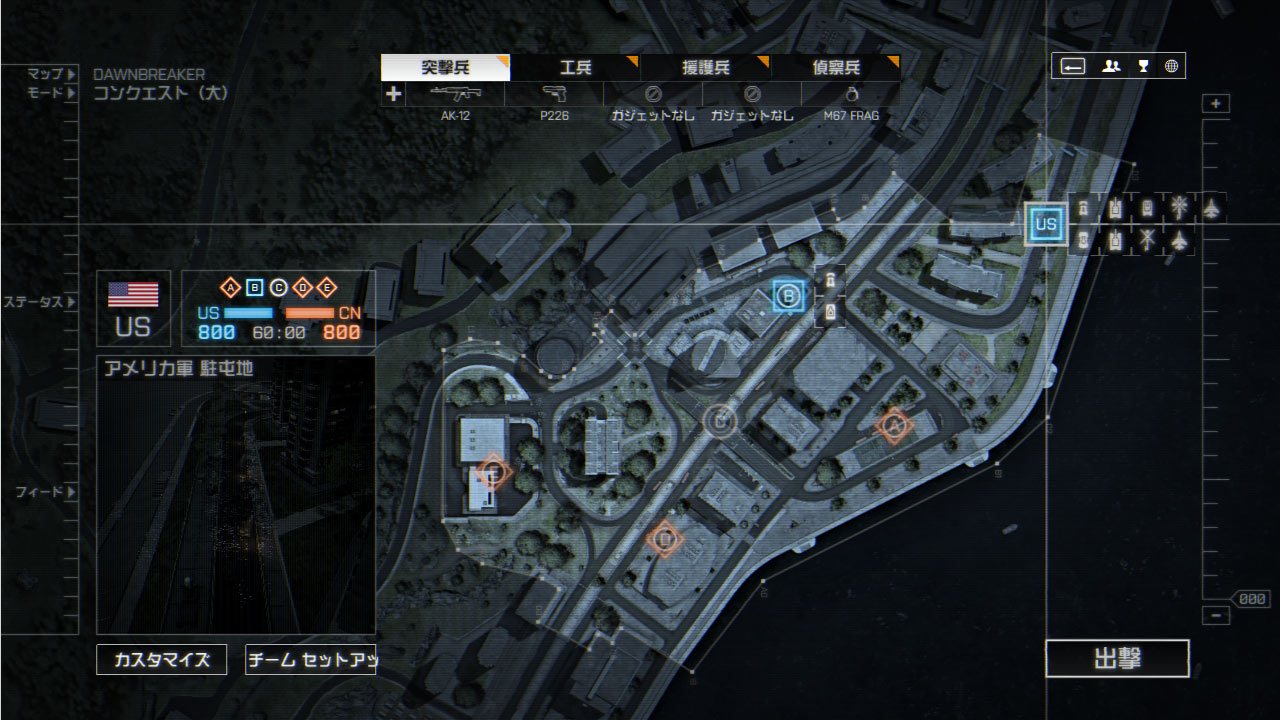The height and width of the screenshot is (720, 1280).
Task: Open the squad icon at top right
Action: (1111, 67)
